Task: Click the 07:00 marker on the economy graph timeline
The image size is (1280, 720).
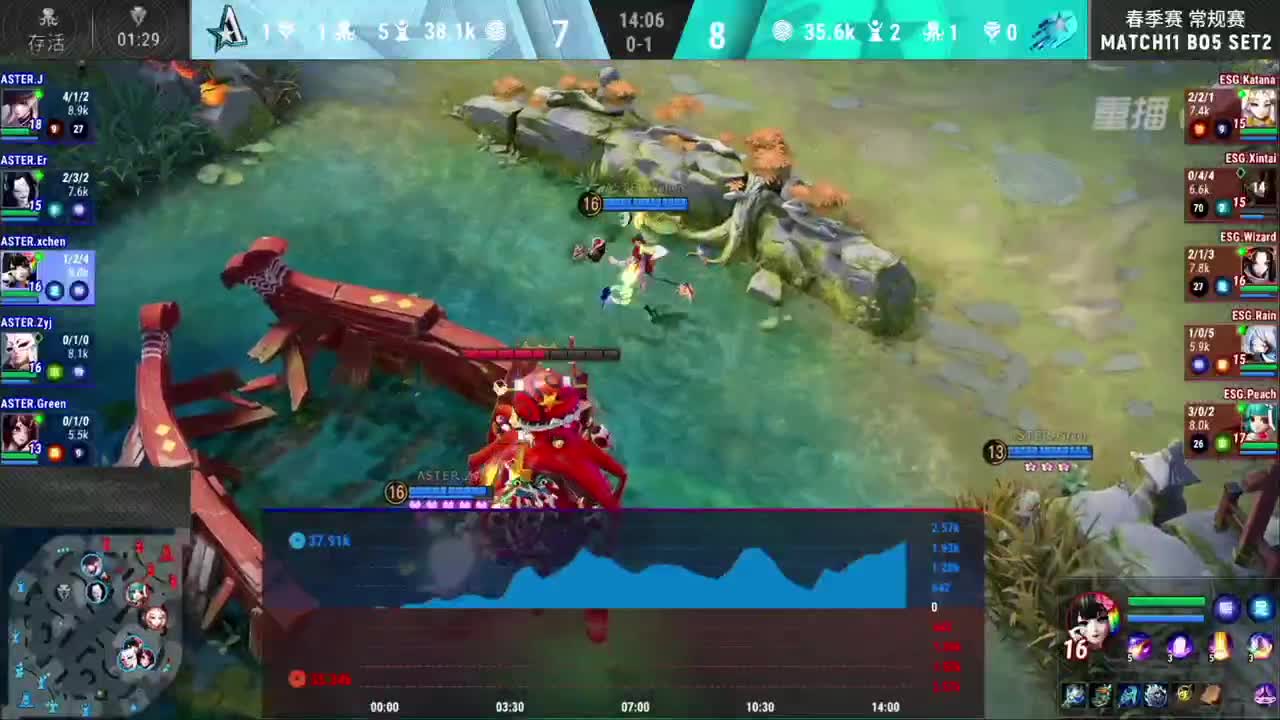Action: tap(634, 706)
